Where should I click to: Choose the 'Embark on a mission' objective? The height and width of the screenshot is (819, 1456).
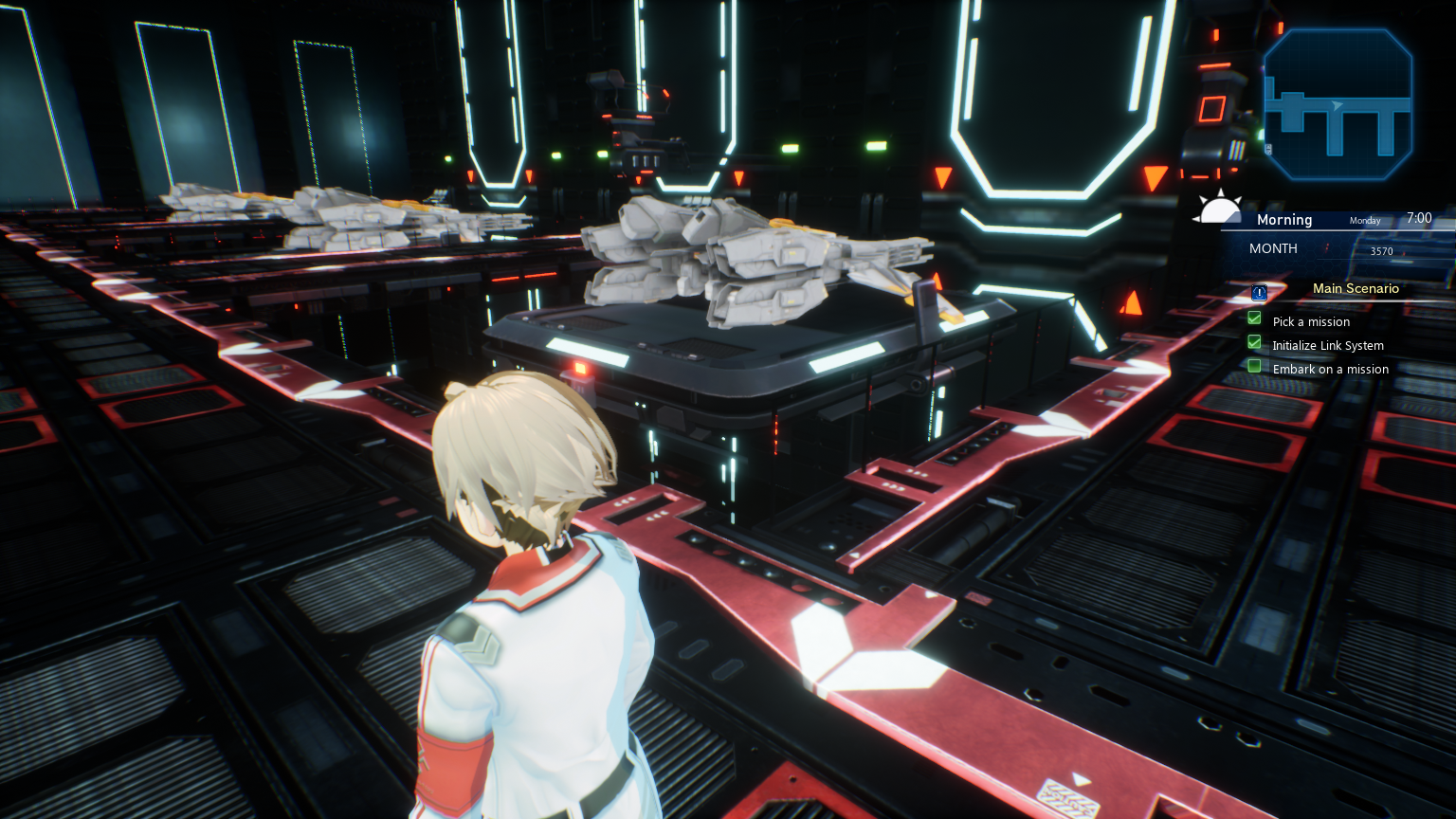[x=1330, y=370]
